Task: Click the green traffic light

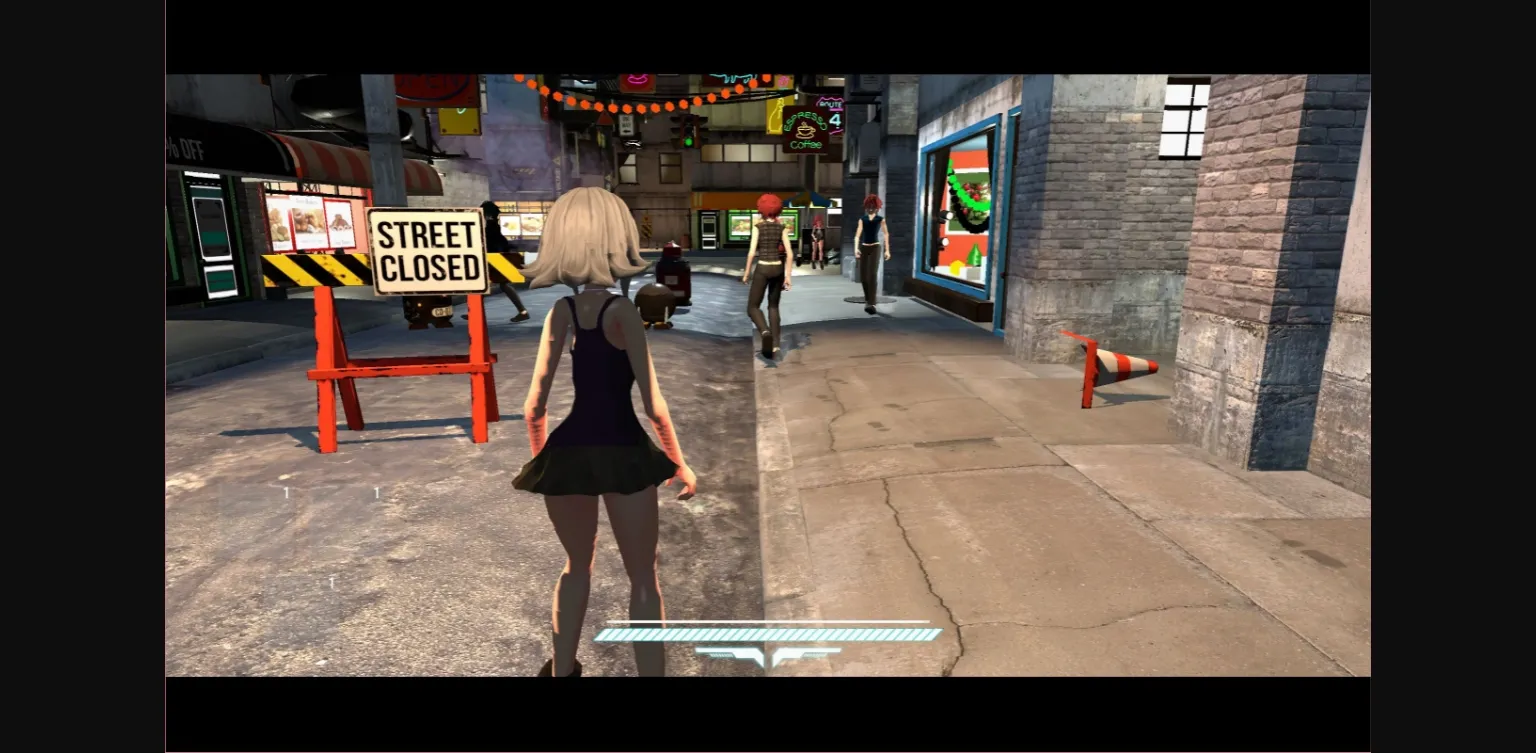Action: click(x=688, y=142)
